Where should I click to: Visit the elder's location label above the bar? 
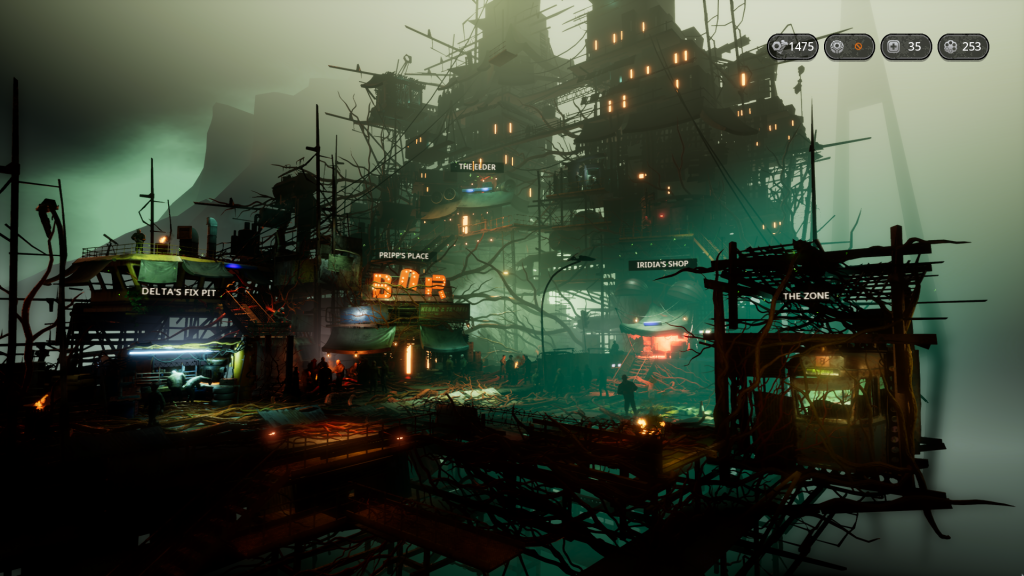pyautogui.click(x=476, y=167)
